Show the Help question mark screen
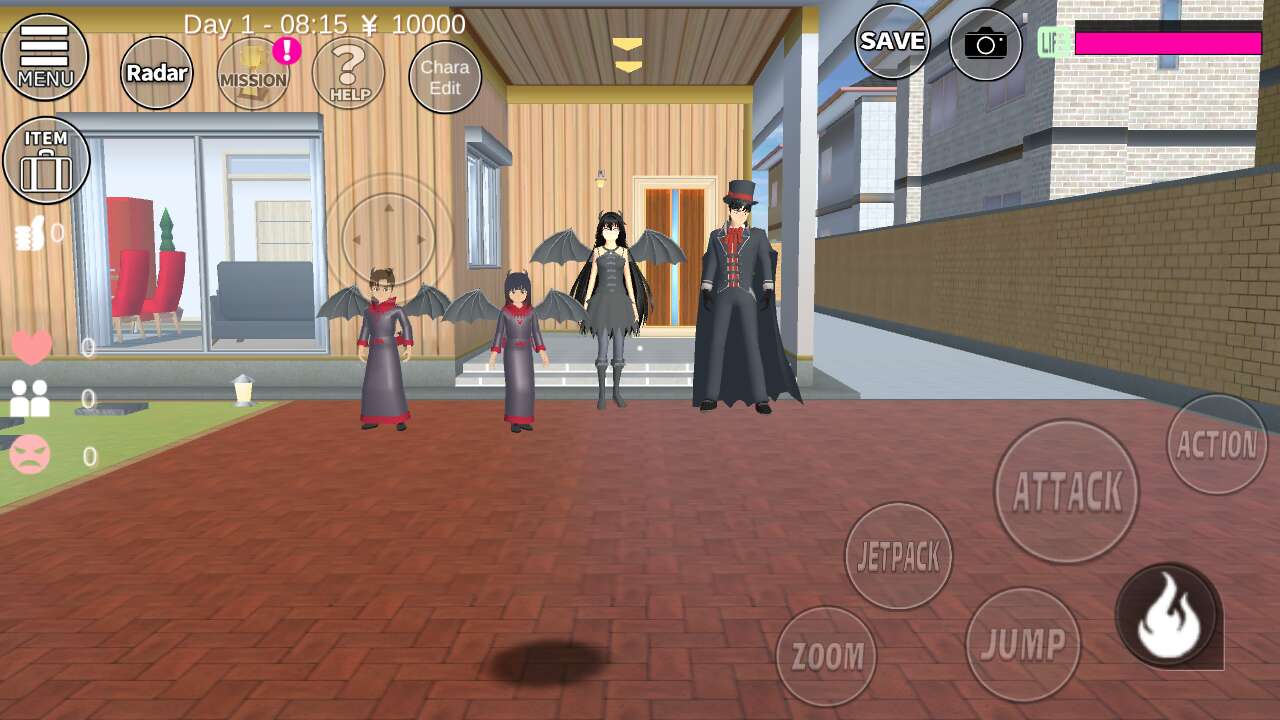1280x720 pixels. [x=348, y=73]
